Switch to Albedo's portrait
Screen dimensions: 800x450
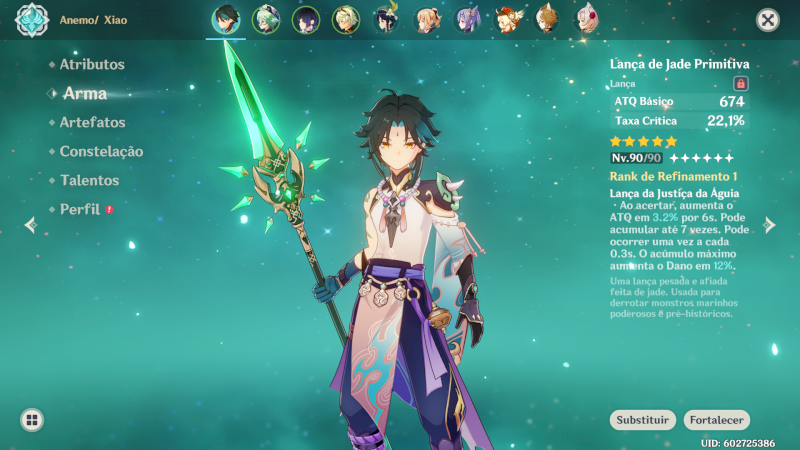pyautogui.click(x=346, y=19)
